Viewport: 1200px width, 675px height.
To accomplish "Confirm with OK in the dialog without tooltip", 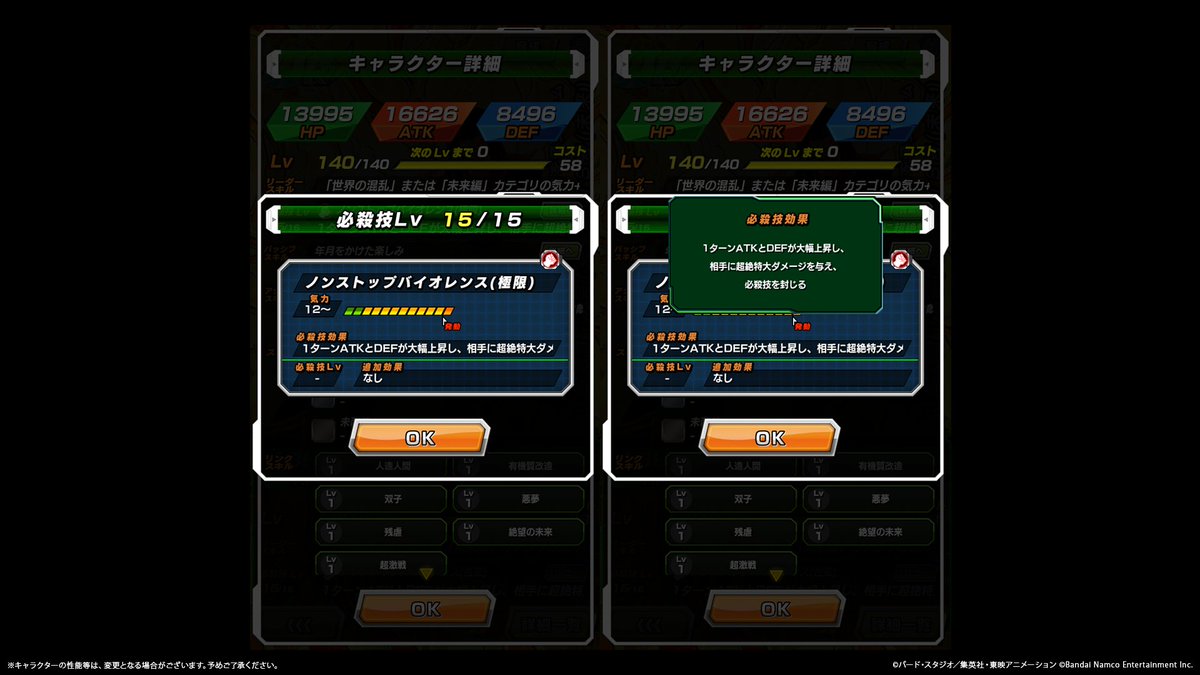I will coord(420,437).
